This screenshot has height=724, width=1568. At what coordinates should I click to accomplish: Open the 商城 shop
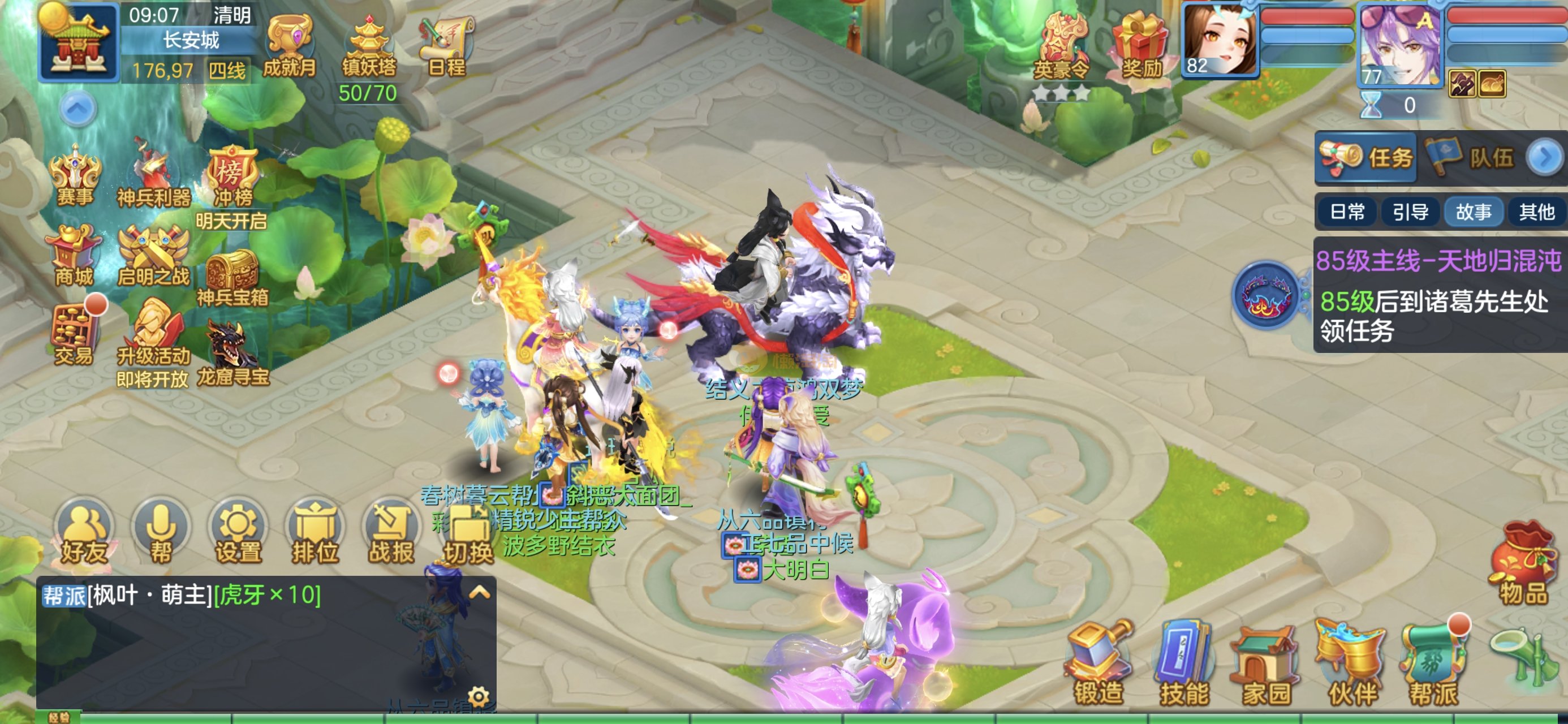click(x=74, y=256)
